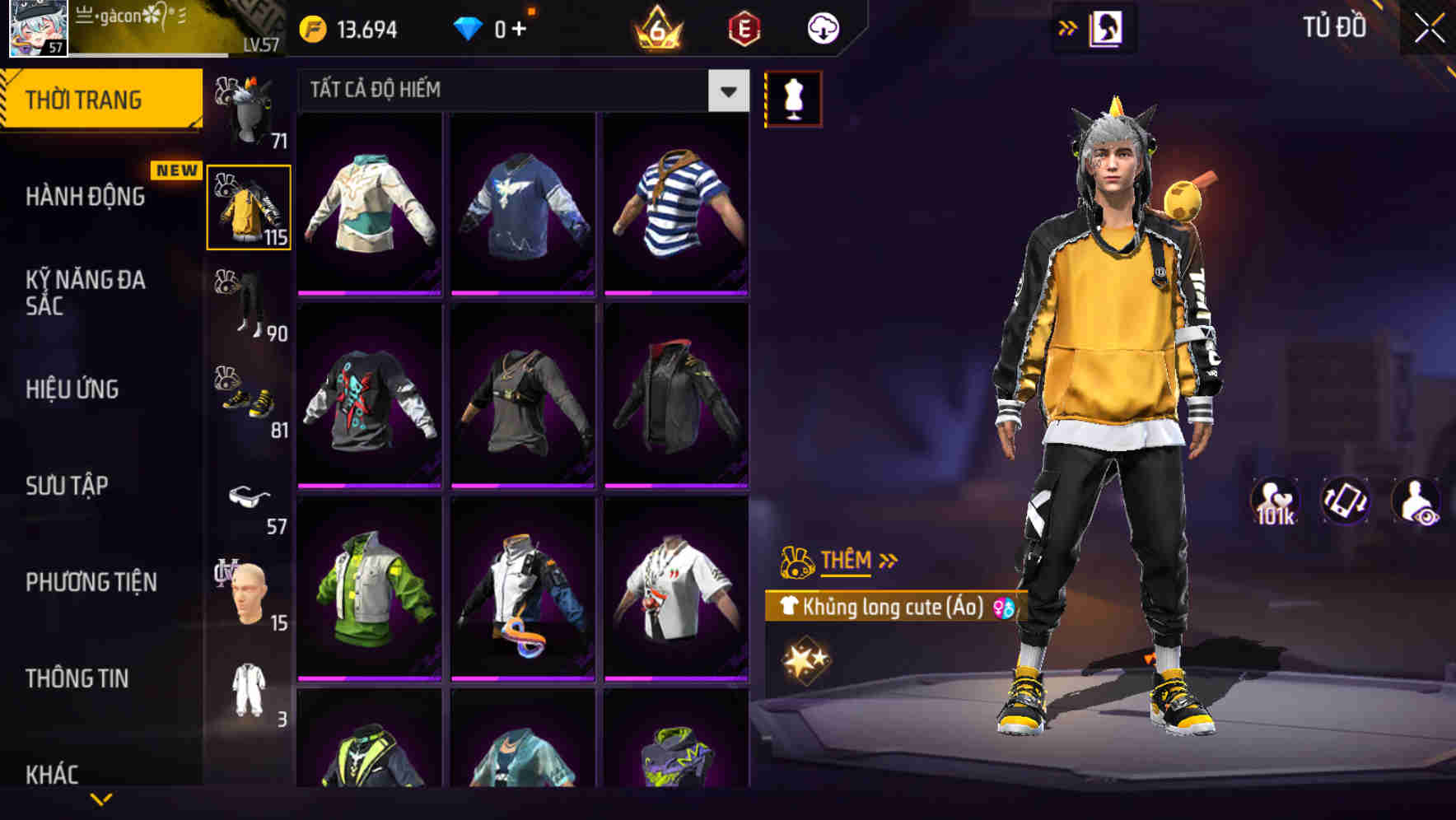Open the PHƯƠNG TIỆN menu item
The height and width of the screenshot is (820, 1456).
coord(91,581)
